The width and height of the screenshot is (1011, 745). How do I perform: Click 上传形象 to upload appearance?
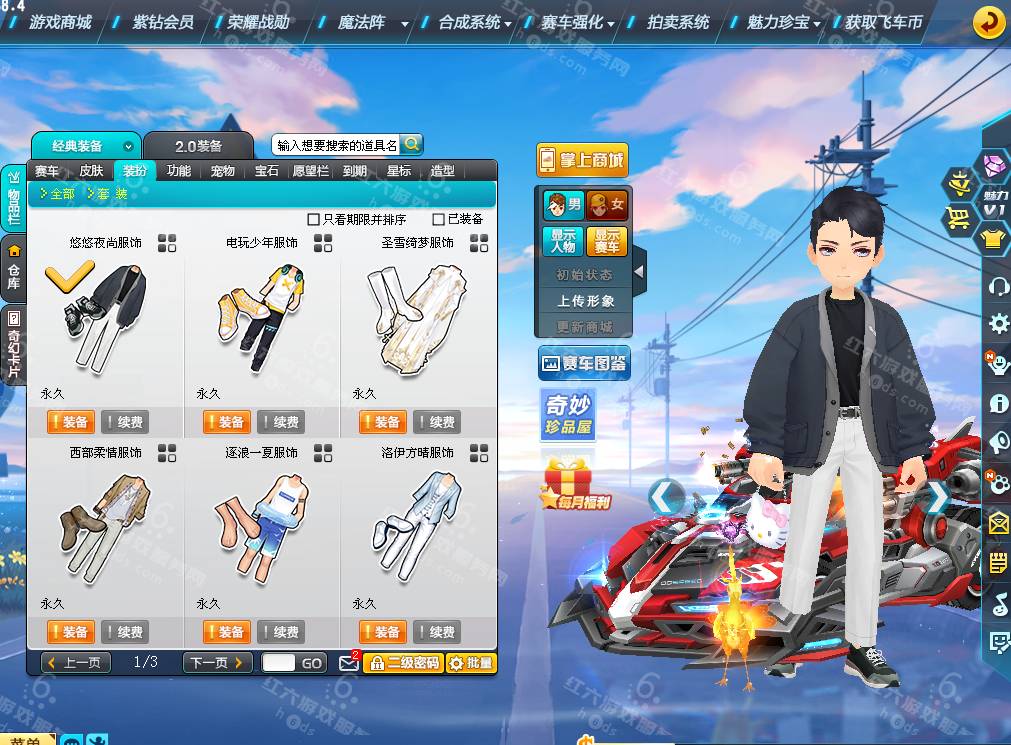pos(586,300)
